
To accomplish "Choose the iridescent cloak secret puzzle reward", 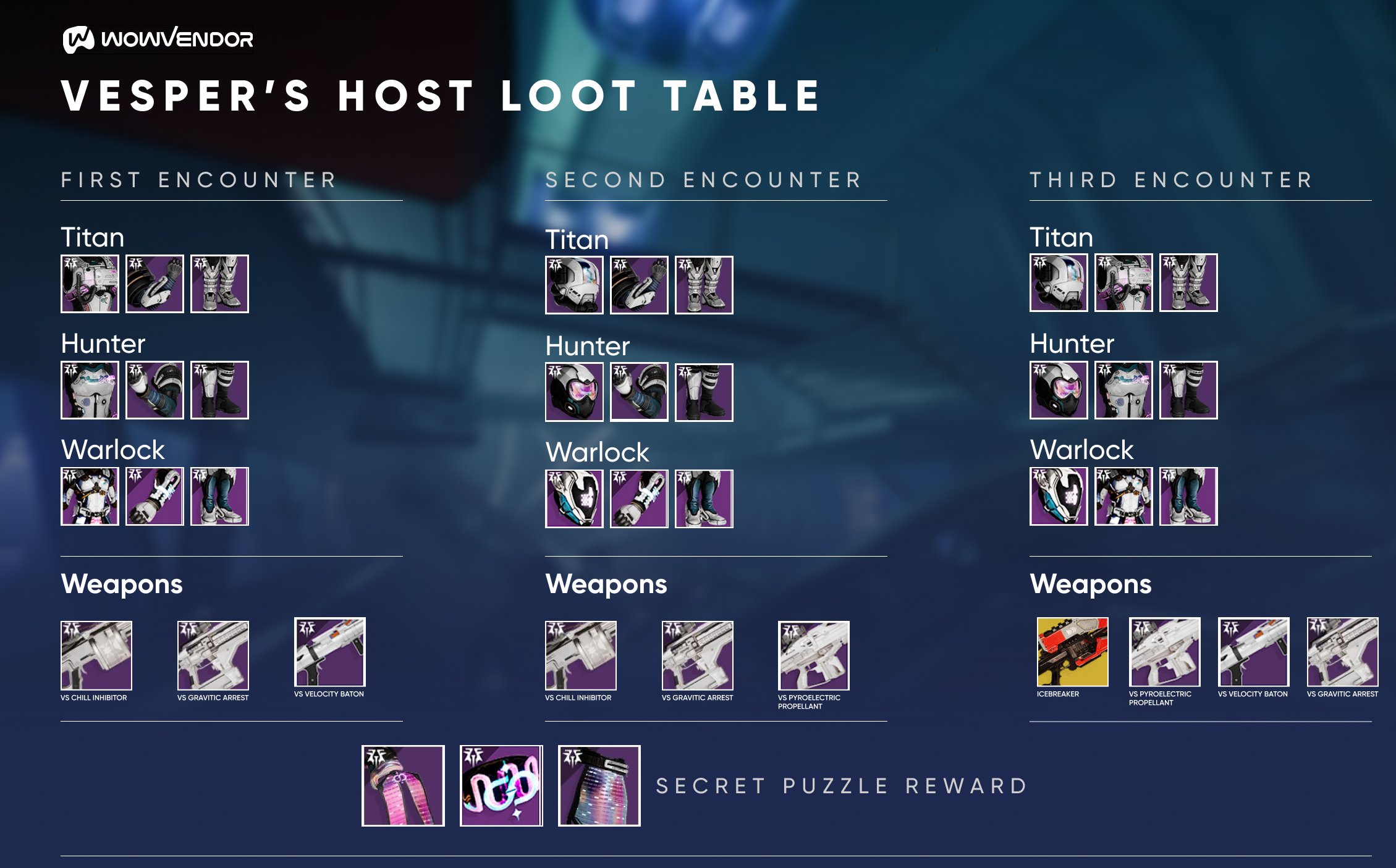I will click(599, 785).
